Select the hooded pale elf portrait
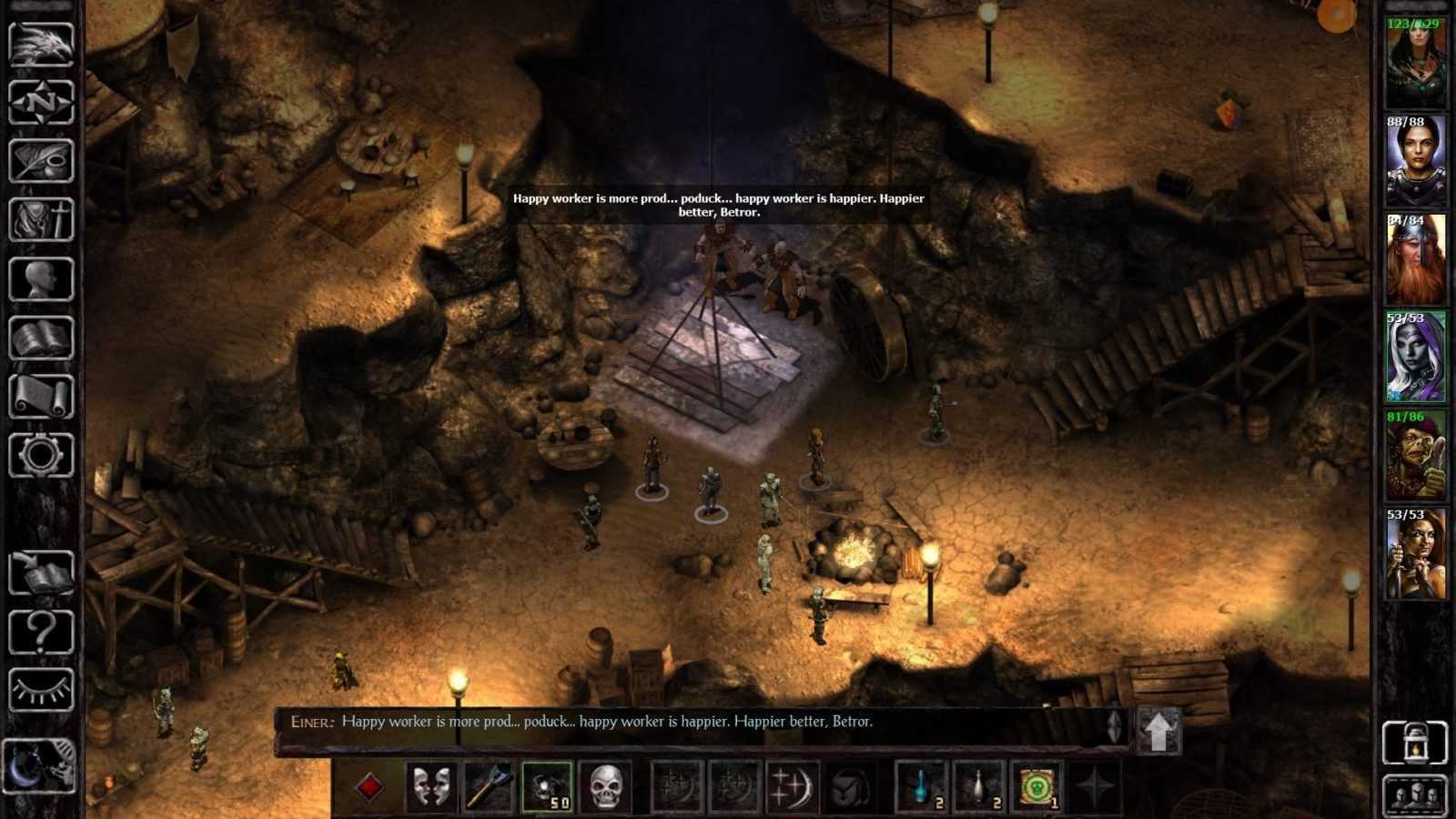This screenshot has height=819, width=1456. (x=1415, y=358)
